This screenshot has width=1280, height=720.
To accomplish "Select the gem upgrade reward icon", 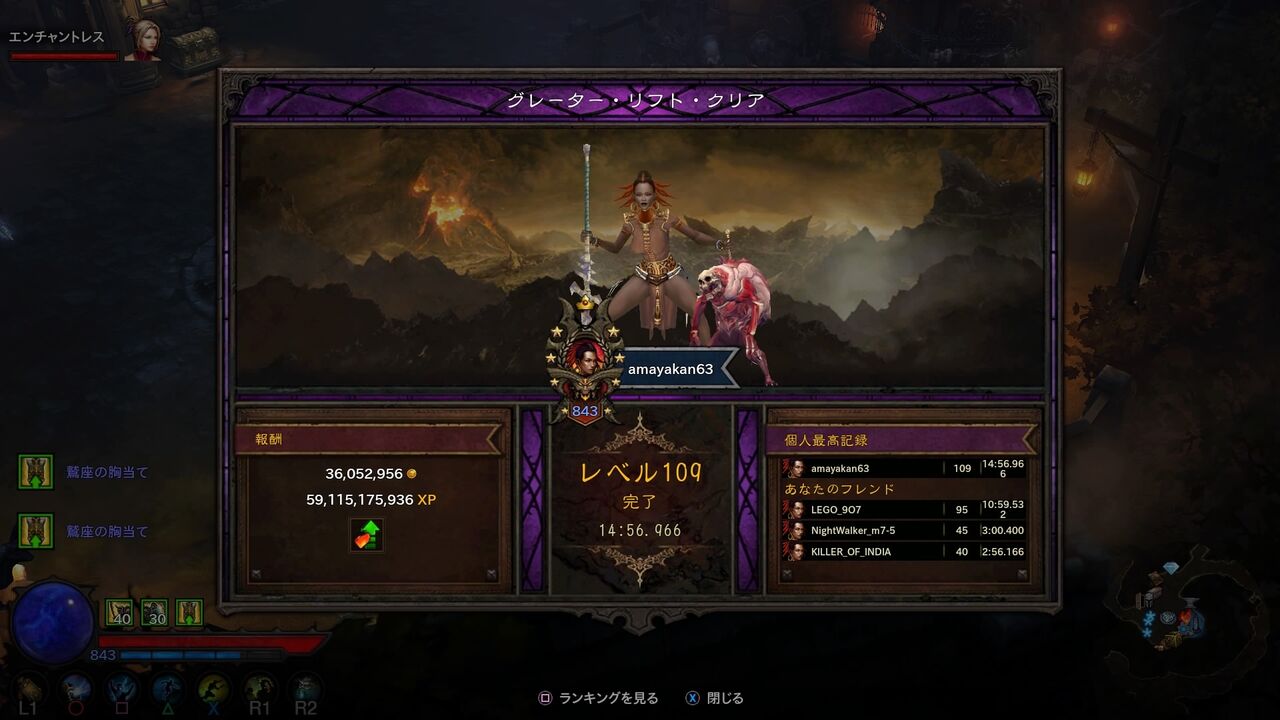I will (x=367, y=537).
